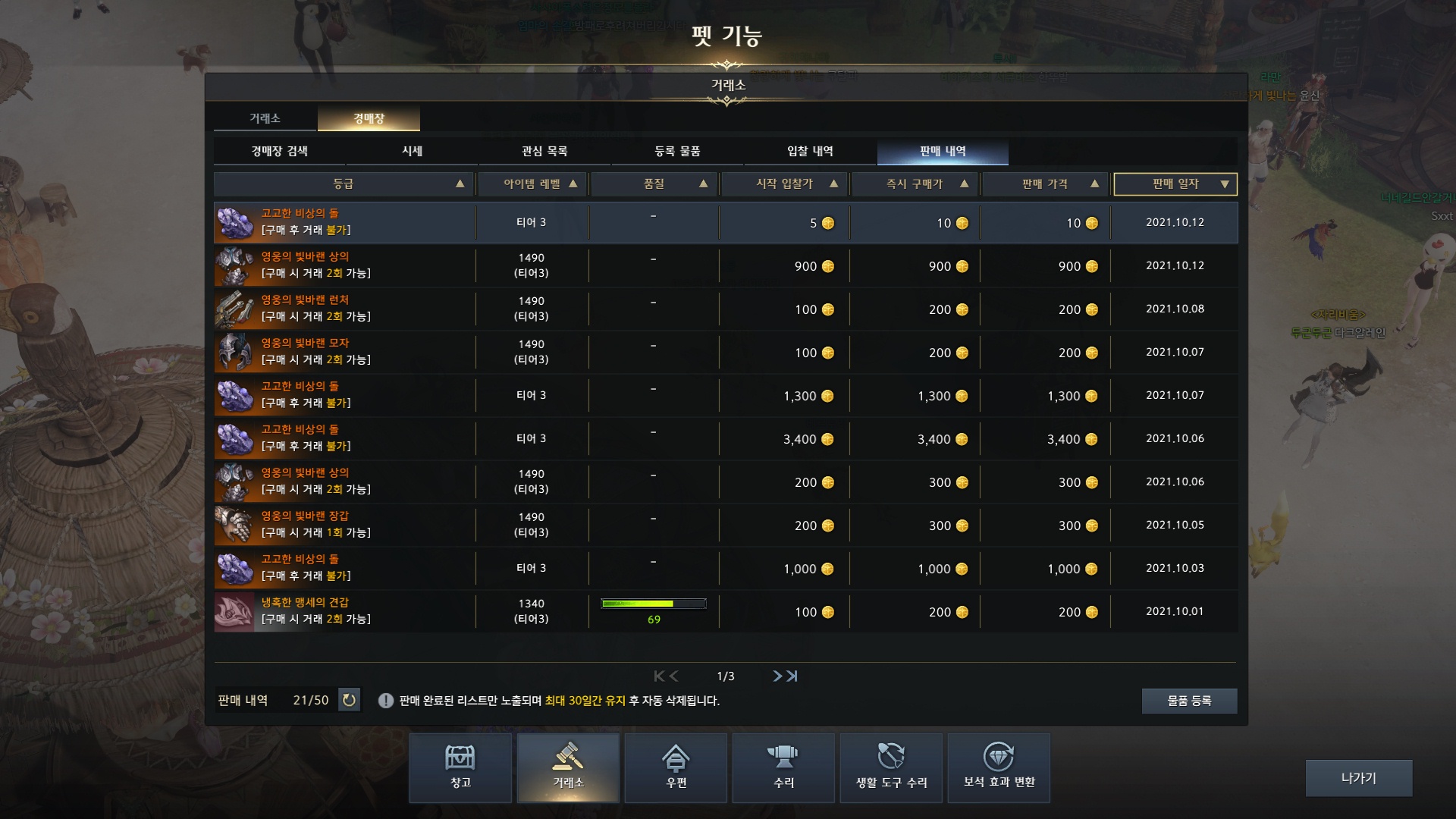This screenshot has height=819, width=1456.
Task: Open the 우편 mailbox
Action: (x=676, y=767)
